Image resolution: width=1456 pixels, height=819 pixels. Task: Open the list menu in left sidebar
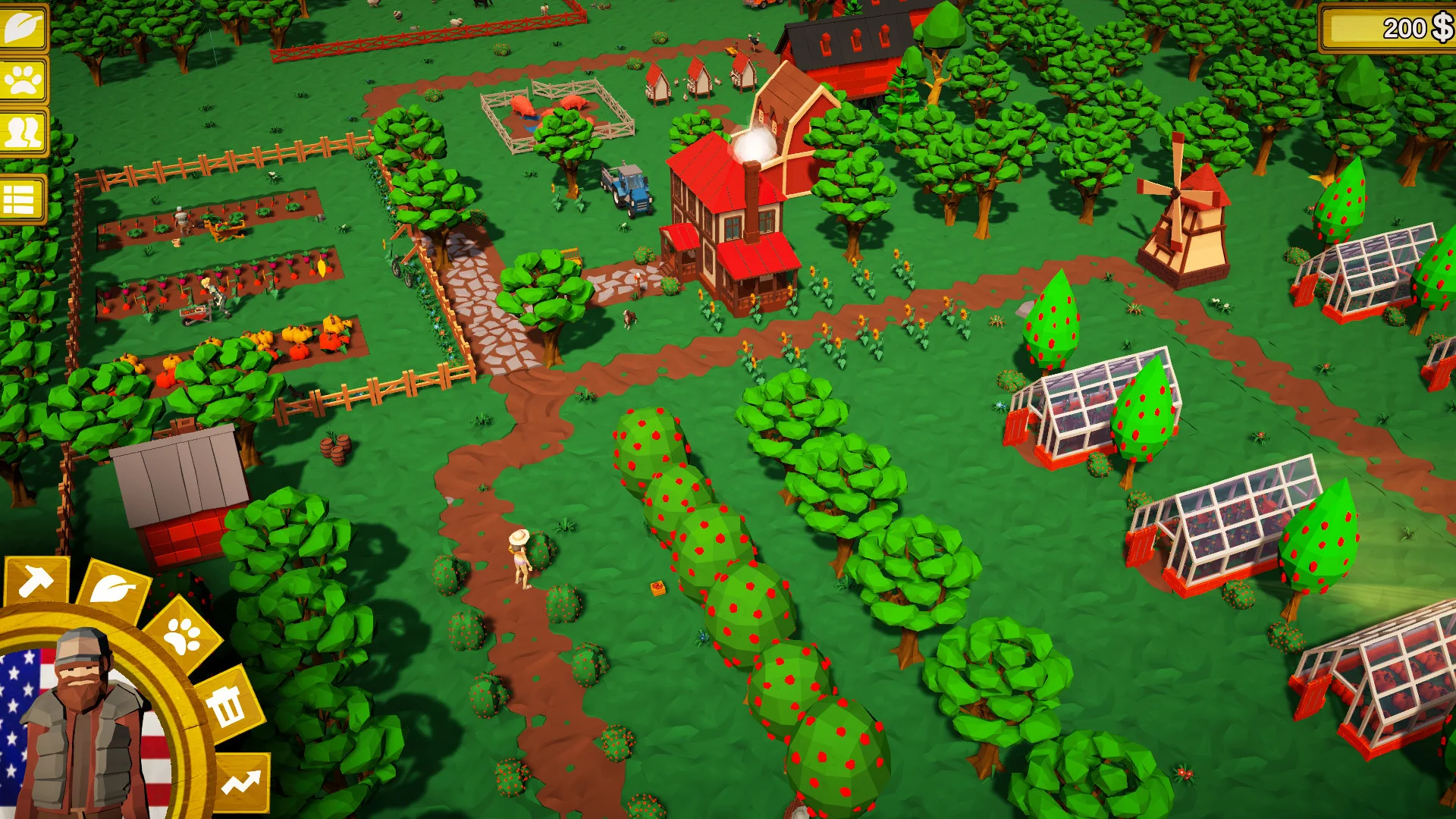[x=23, y=191]
